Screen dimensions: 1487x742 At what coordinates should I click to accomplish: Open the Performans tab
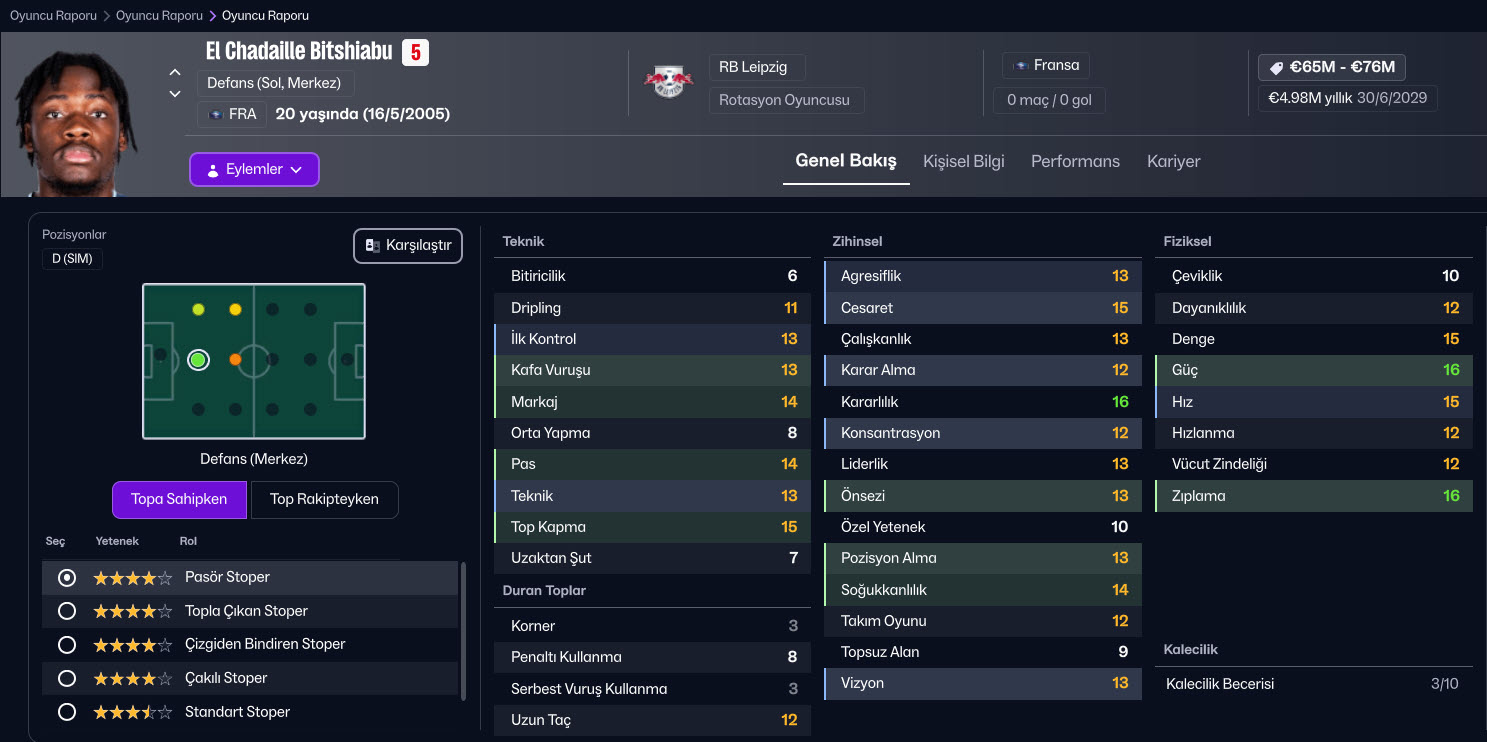click(x=1075, y=161)
